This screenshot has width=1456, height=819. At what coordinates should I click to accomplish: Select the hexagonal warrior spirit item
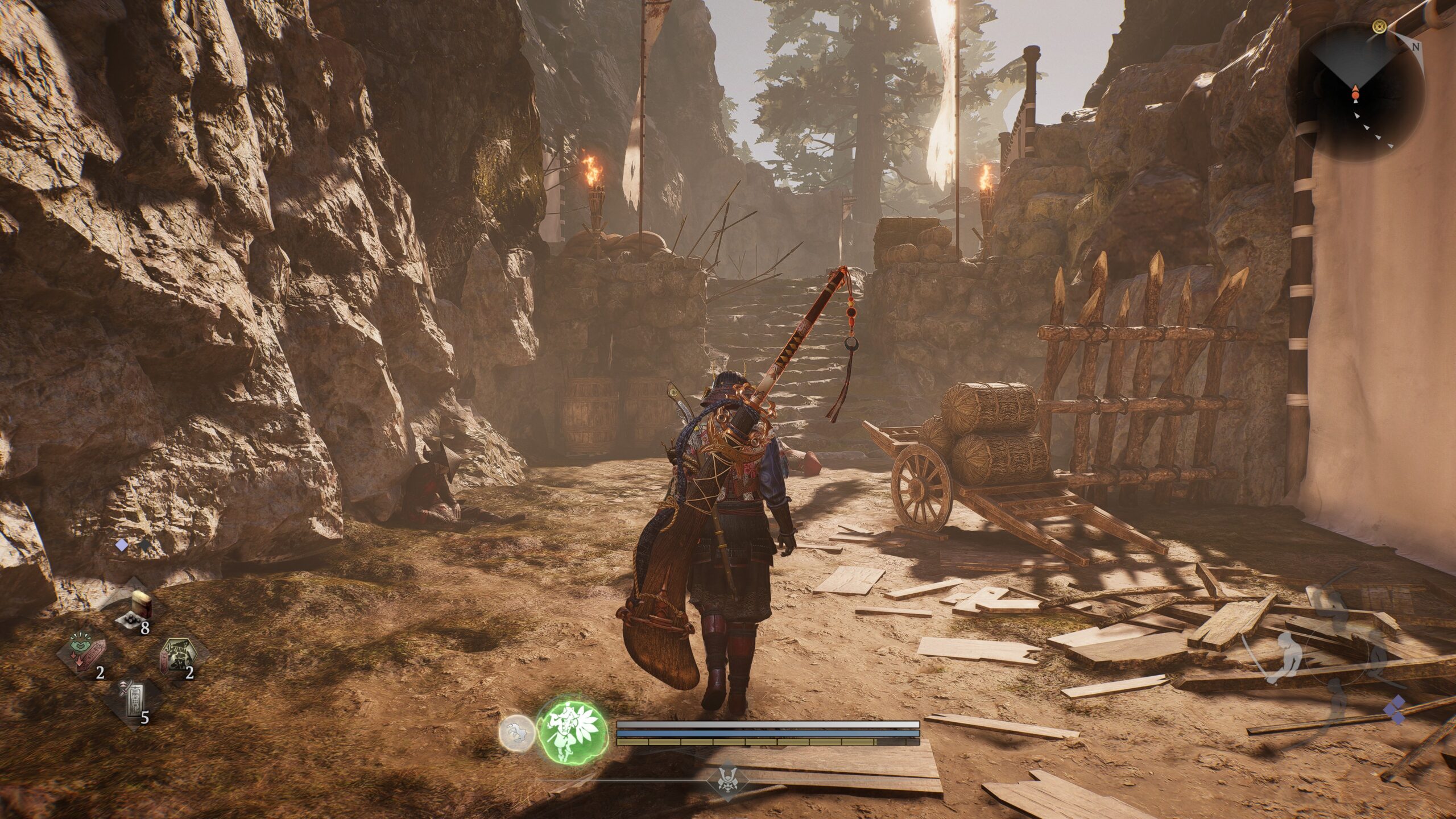tap(178, 653)
